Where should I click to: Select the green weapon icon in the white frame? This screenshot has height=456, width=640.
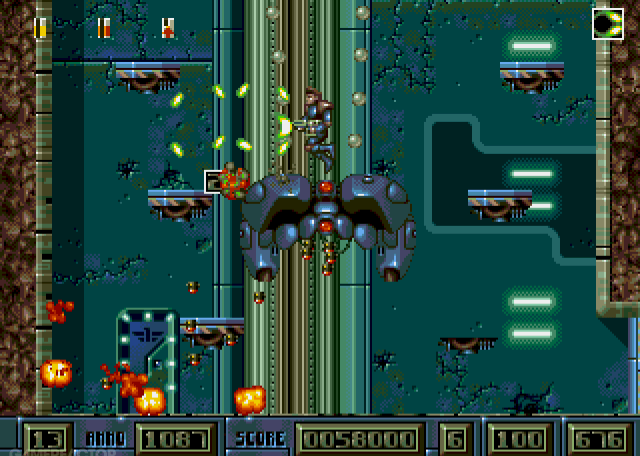coord(607,23)
